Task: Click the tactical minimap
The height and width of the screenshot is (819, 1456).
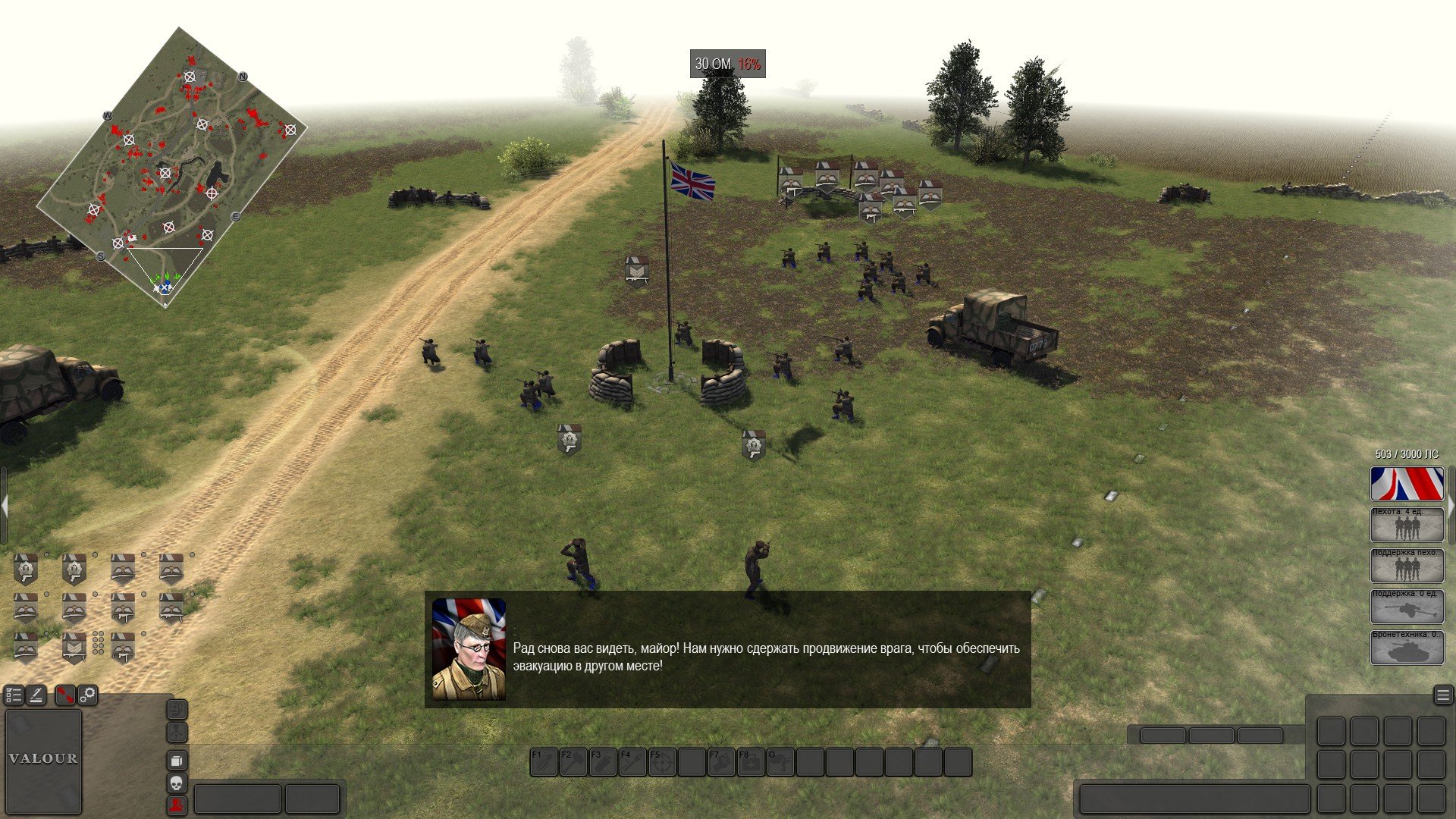Action: point(171,167)
